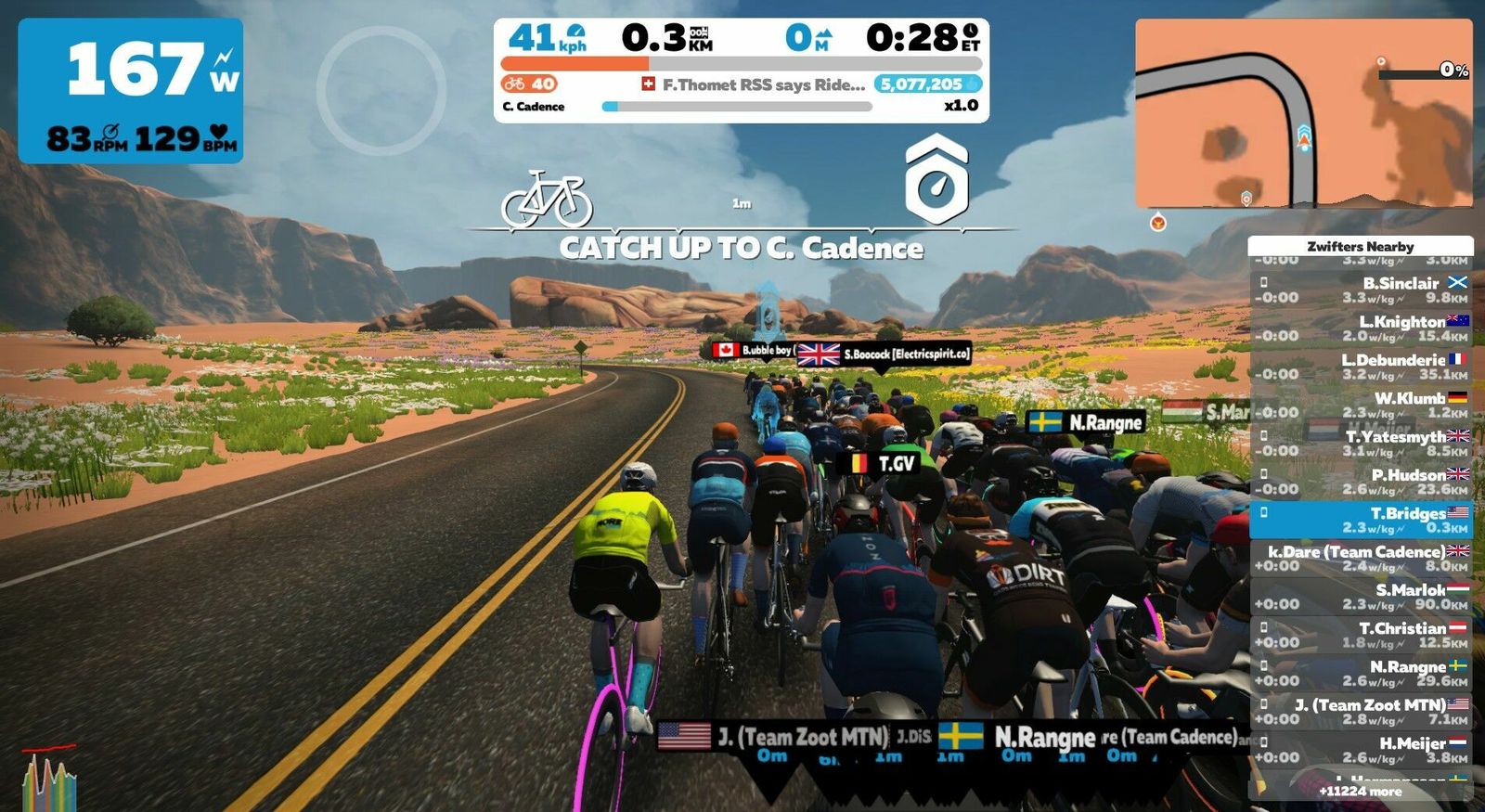Screen dimensions: 1485x812
Task: Click the minimap route view
Action: coord(1303,113)
